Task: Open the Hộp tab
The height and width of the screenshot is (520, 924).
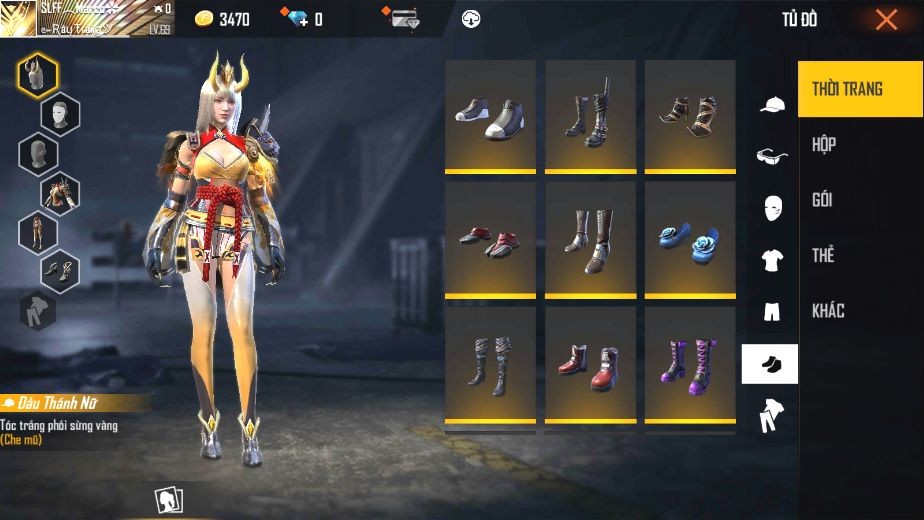Action: [x=824, y=144]
